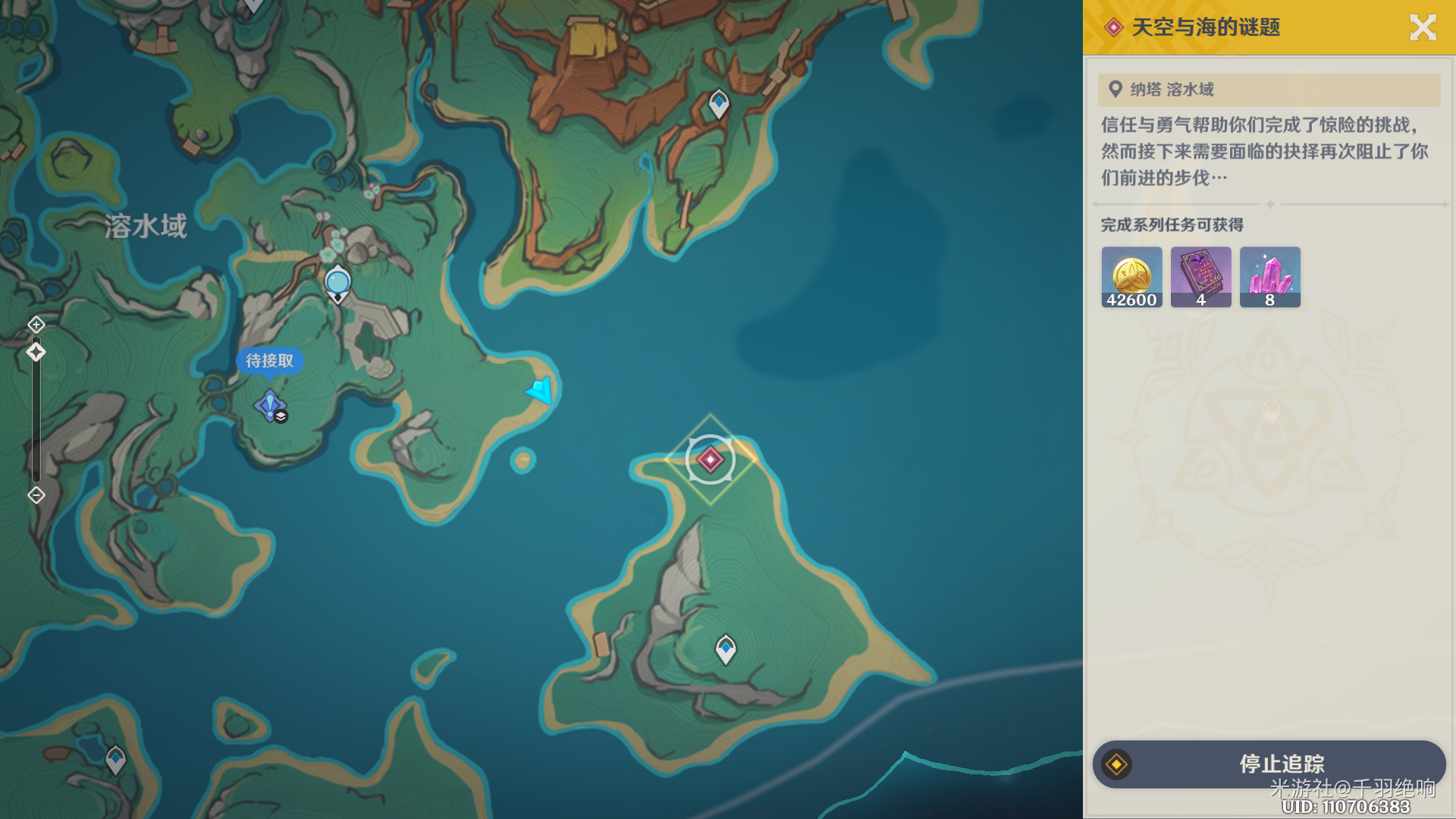Viewport: 1456px width, 819px height.
Task: Select the tracked red quest marker
Action: 710,459
